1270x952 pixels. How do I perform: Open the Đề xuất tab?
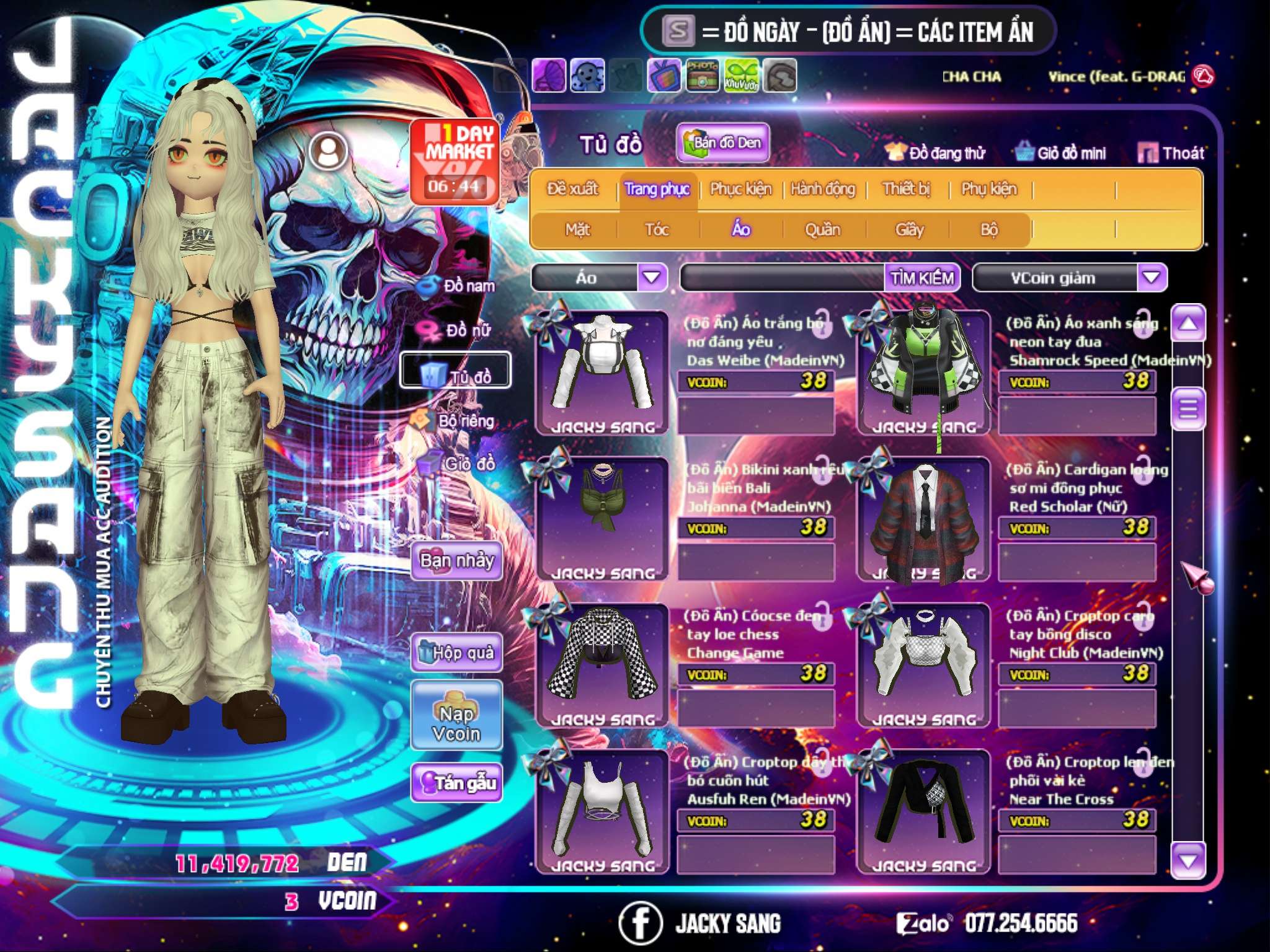tap(572, 189)
